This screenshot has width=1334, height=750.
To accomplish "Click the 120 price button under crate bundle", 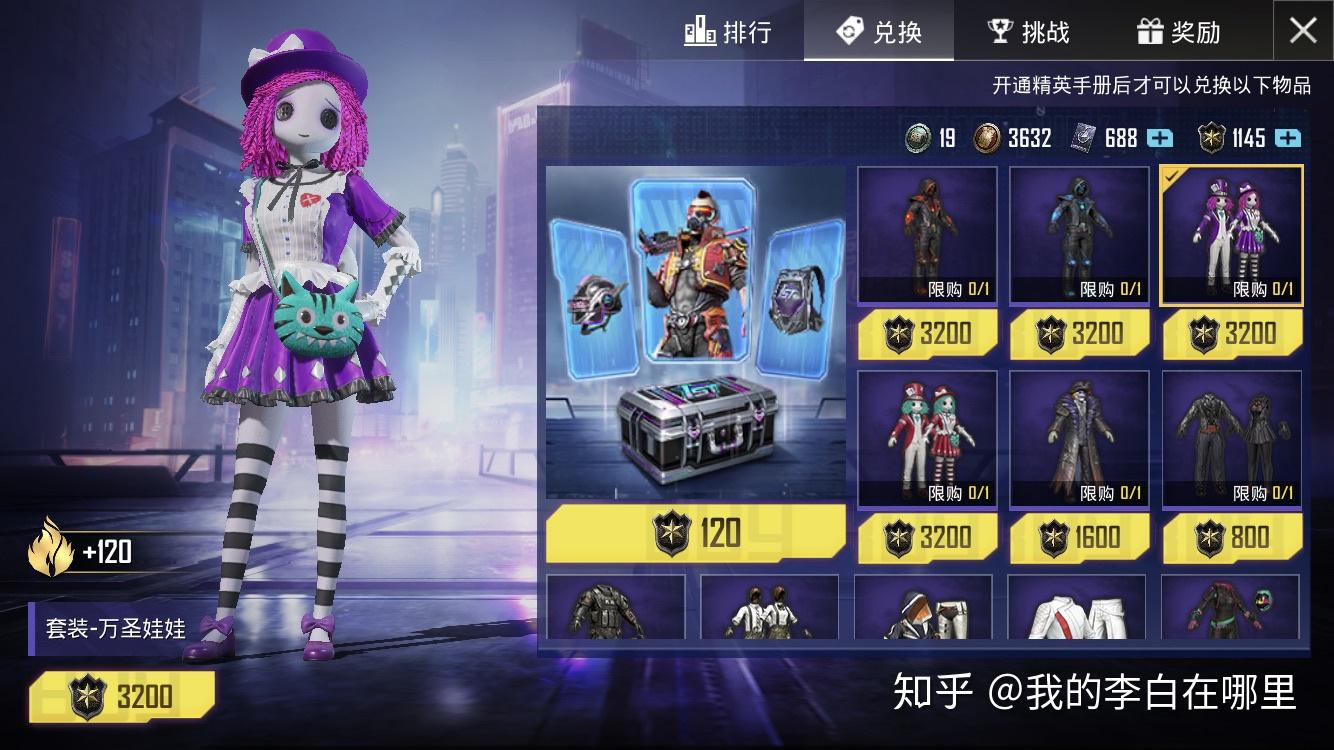I will 695,533.
